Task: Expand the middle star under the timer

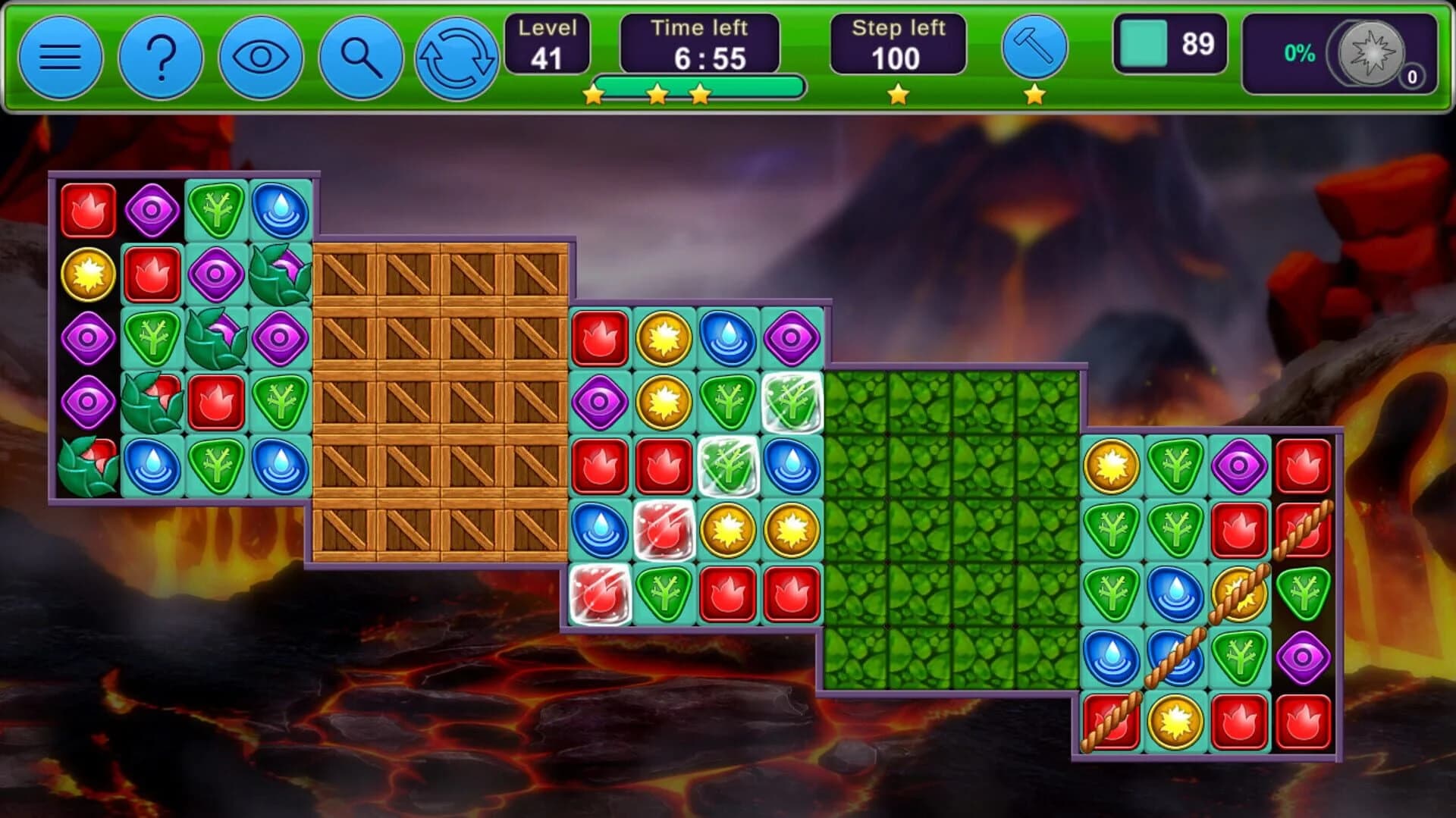Action: pos(658,94)
